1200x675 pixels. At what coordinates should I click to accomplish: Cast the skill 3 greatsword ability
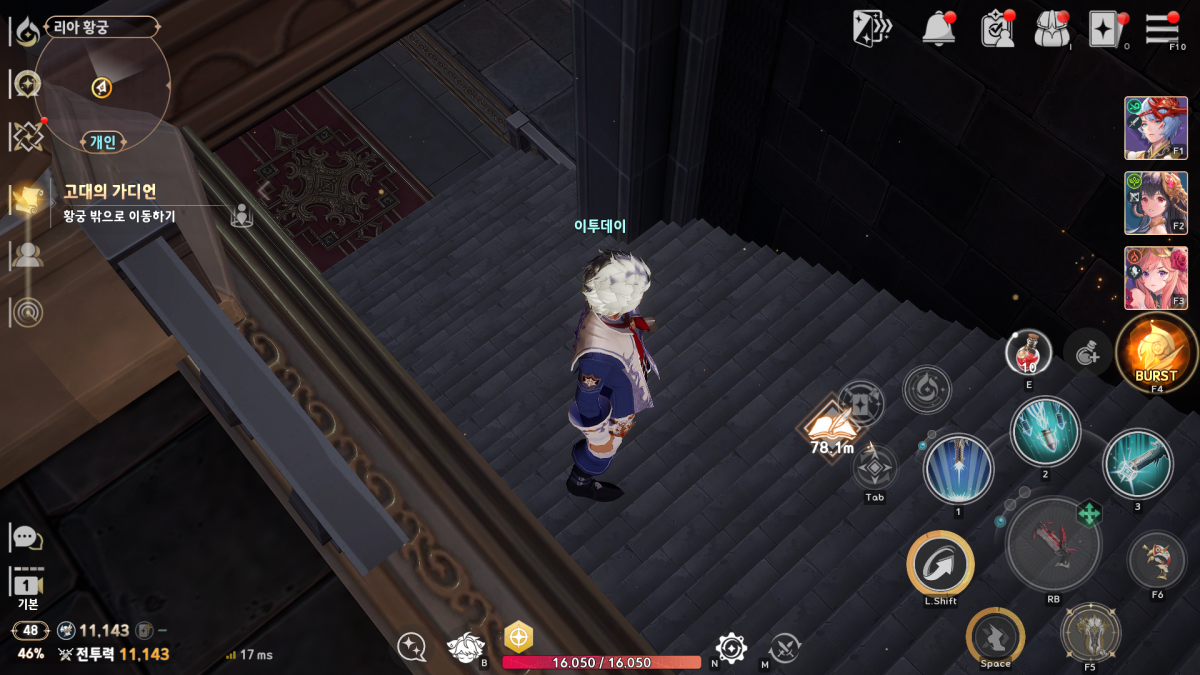pos(1138,463)
